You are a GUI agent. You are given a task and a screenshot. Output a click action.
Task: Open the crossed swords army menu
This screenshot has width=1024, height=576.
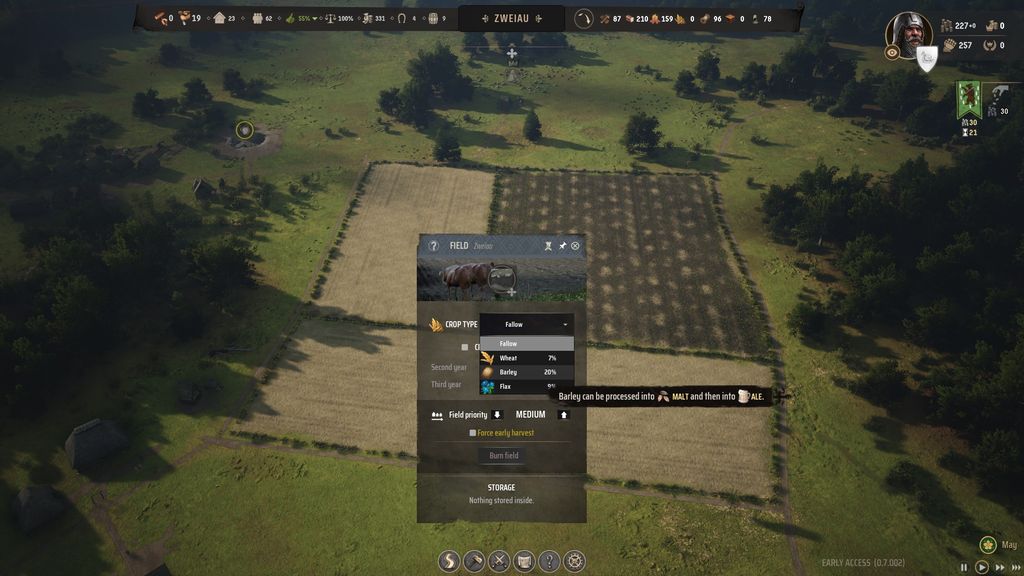[x=500, y=561]
